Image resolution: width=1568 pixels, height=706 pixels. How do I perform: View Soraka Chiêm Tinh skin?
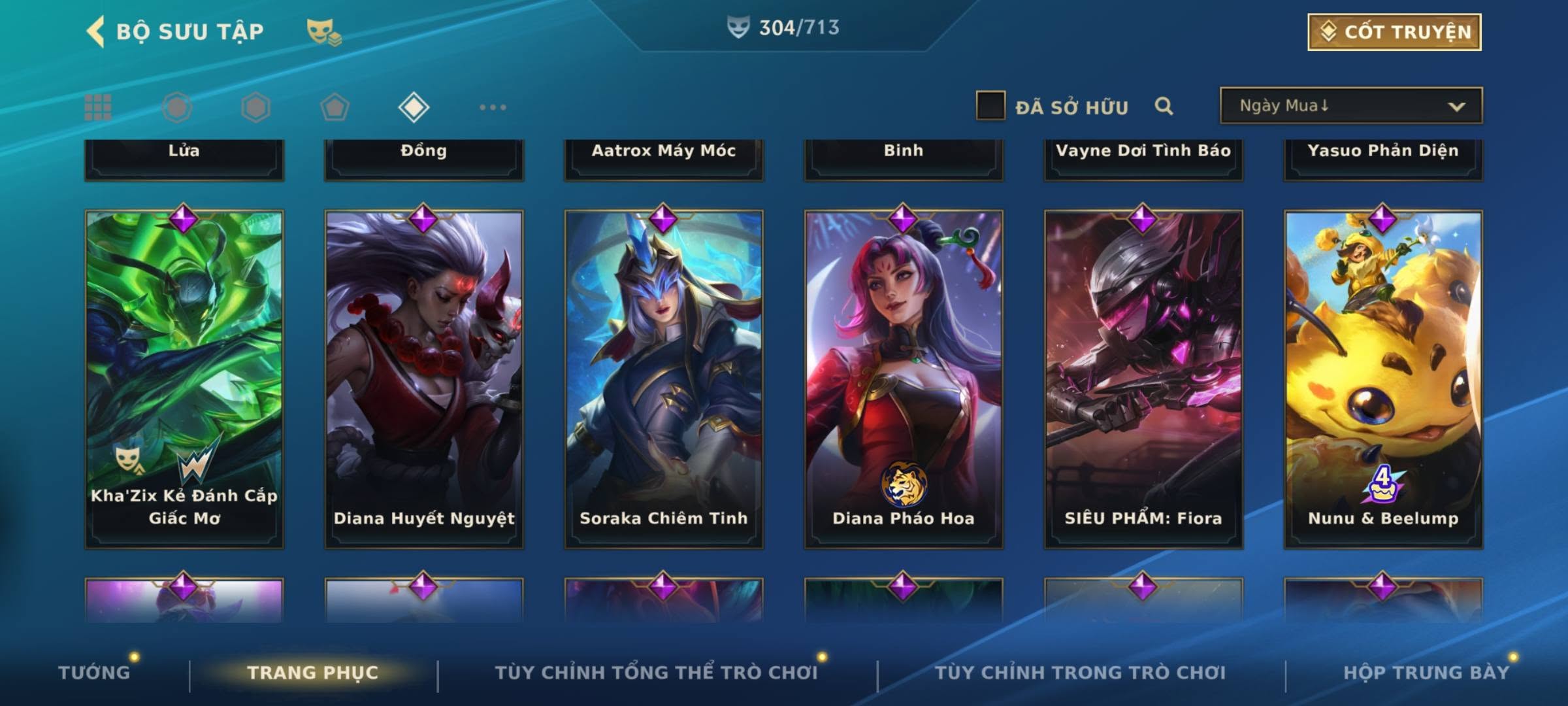click(664, 379)
